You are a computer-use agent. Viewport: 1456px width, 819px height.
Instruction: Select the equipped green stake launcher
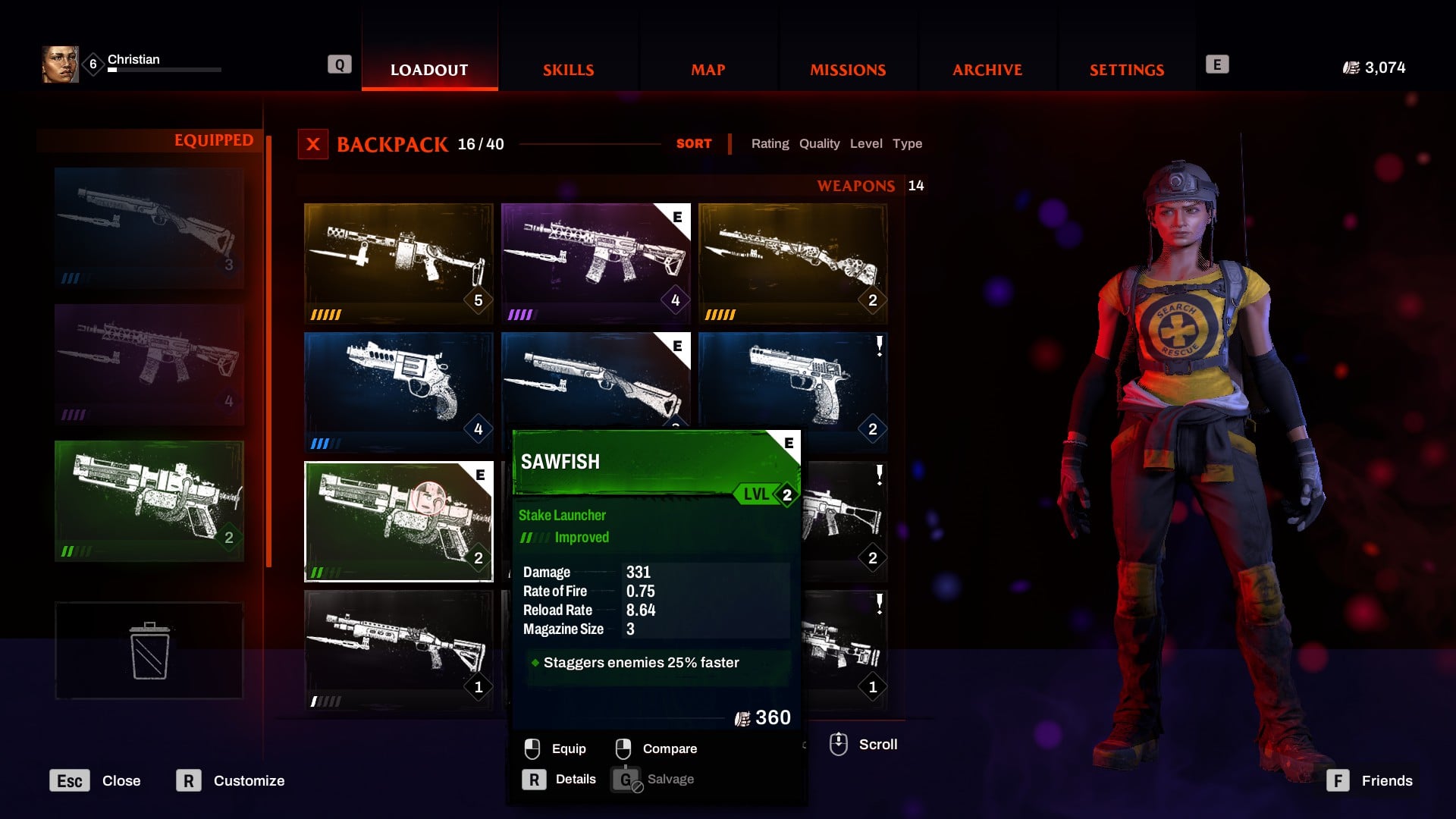click(x=149, y=500)
